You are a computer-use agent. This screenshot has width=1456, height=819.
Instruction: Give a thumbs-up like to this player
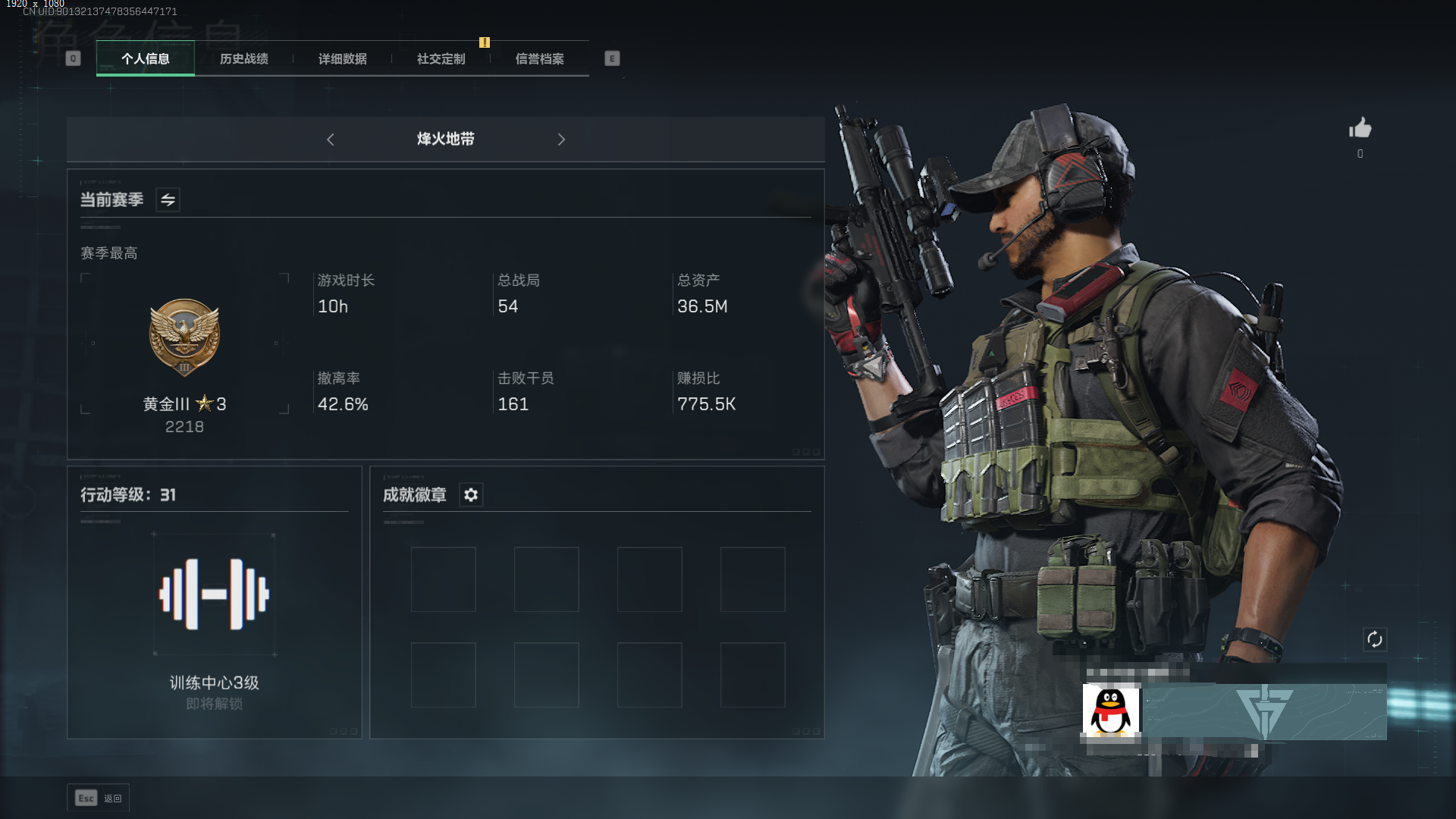1360,128
